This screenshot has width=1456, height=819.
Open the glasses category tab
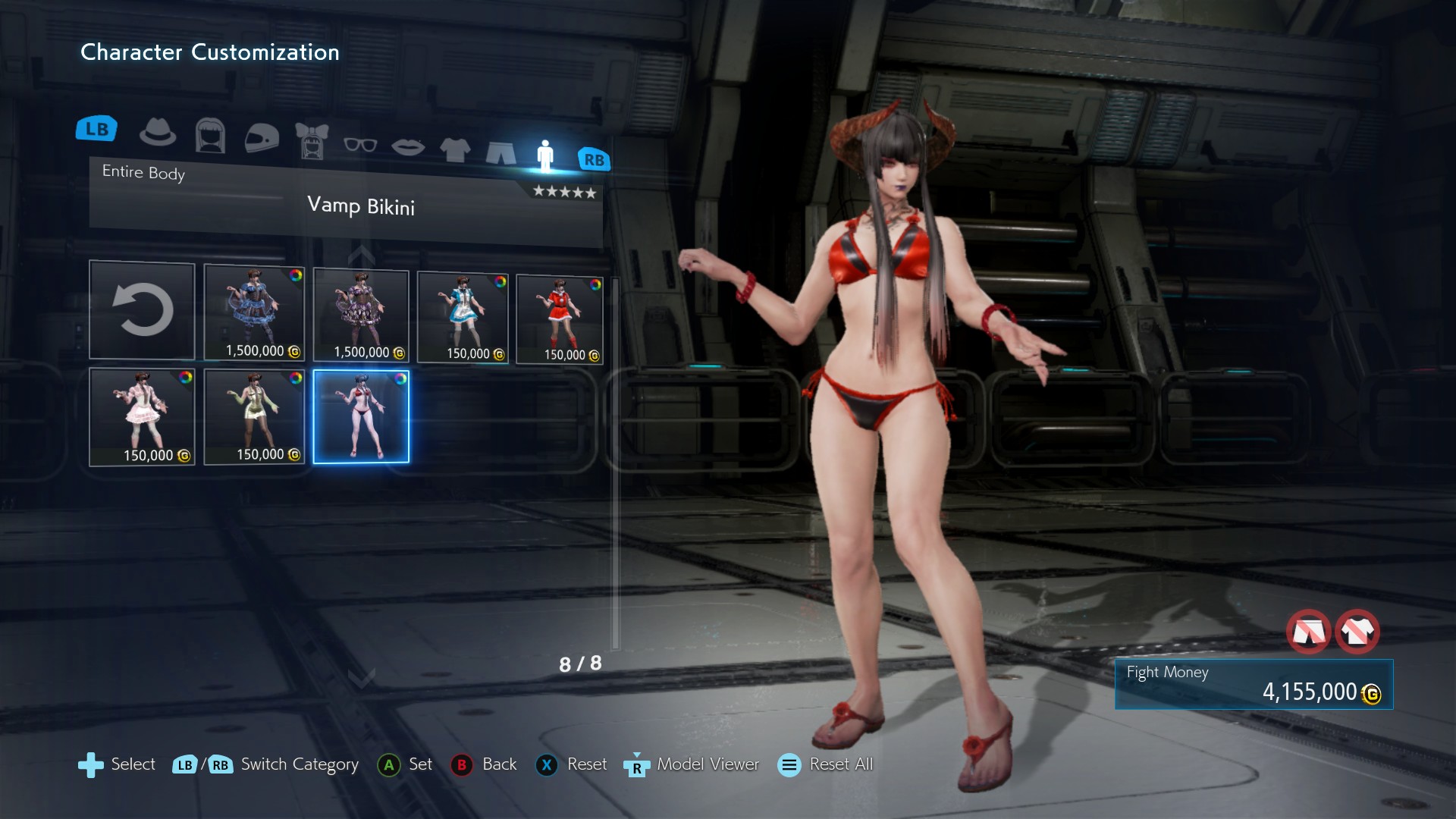[x=360, y=144]
